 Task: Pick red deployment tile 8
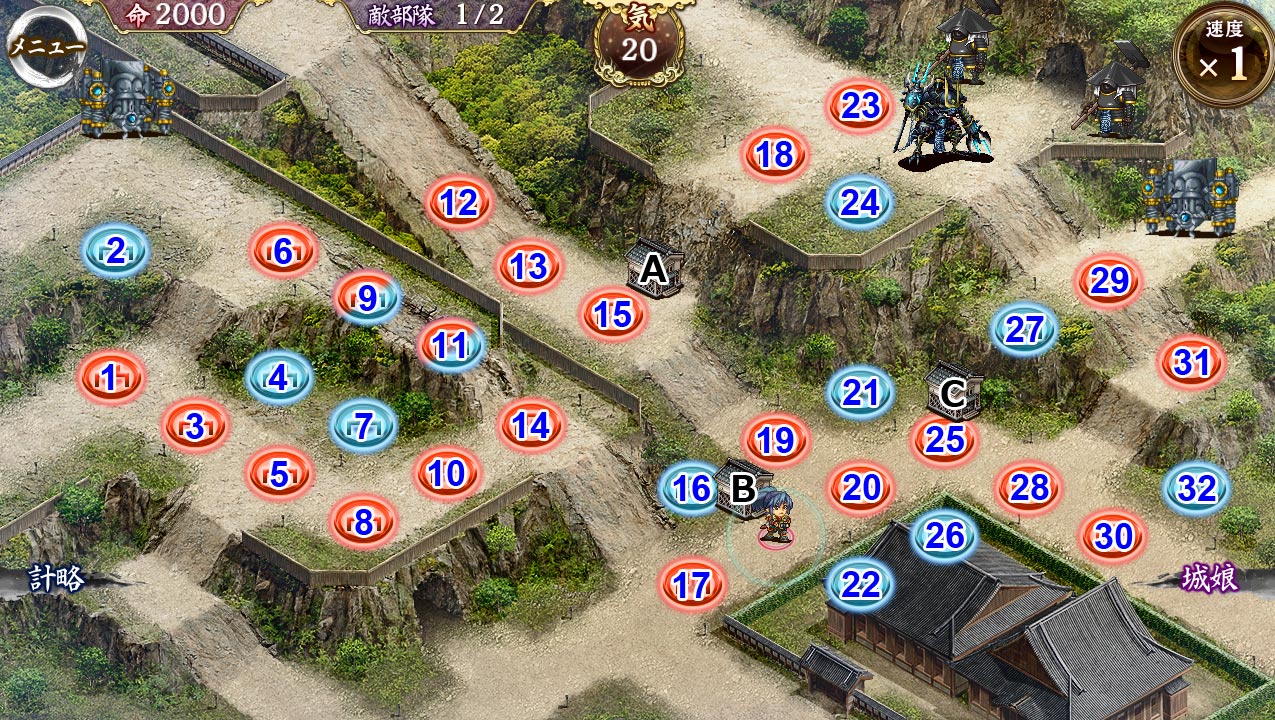[364, 522]
